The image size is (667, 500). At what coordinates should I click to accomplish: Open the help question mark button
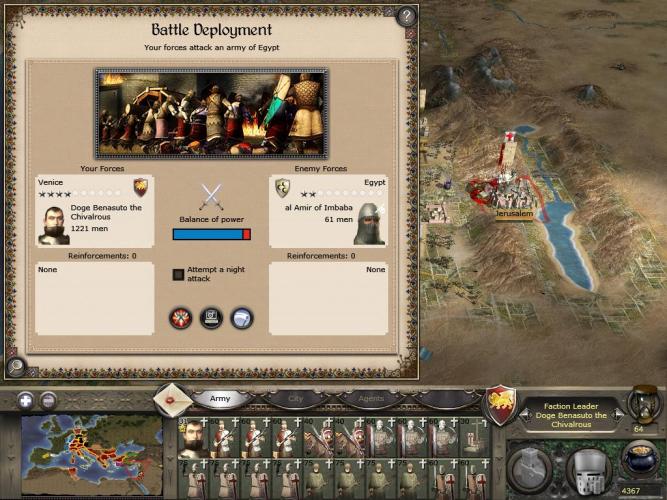(406, 16)
